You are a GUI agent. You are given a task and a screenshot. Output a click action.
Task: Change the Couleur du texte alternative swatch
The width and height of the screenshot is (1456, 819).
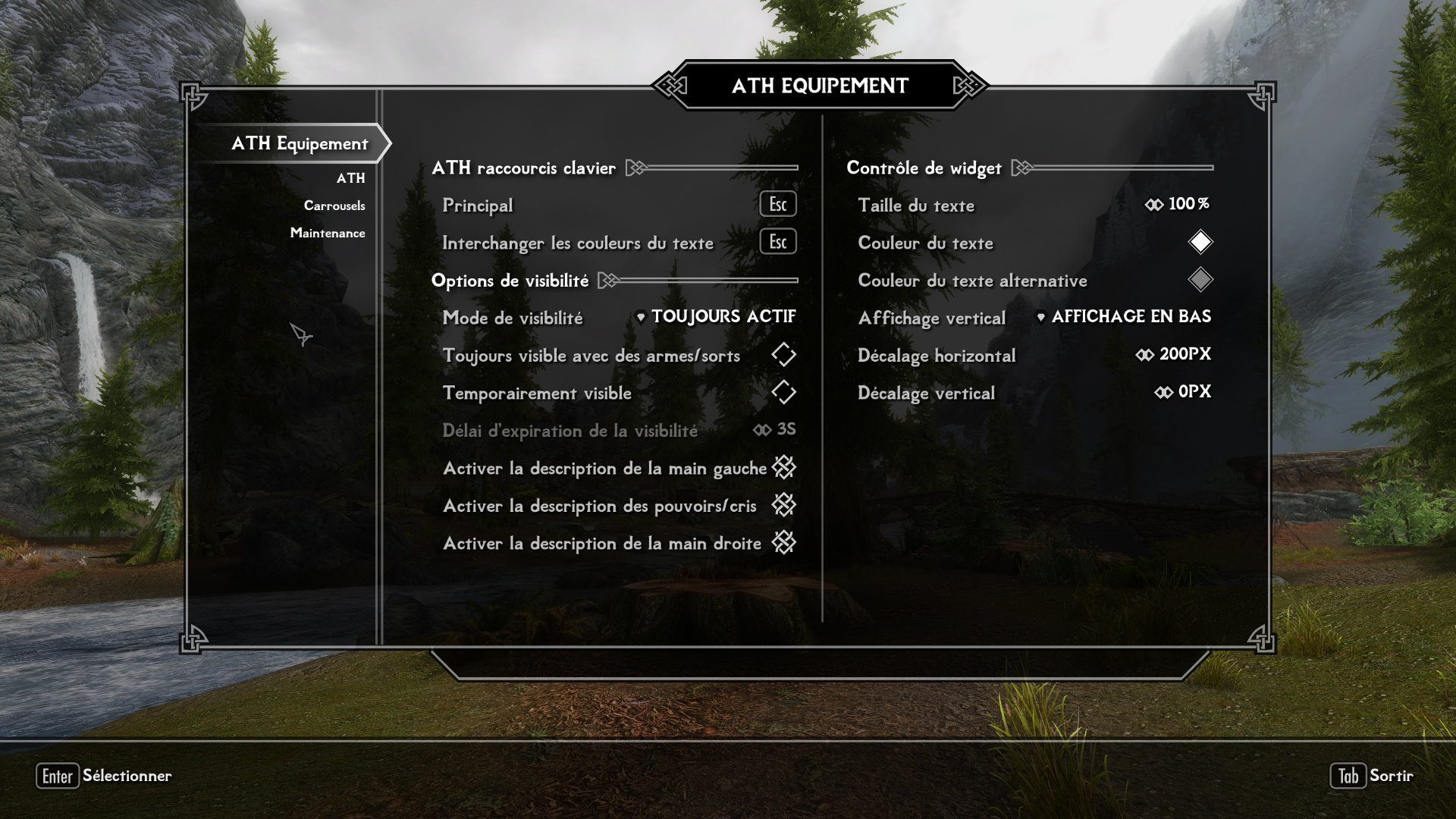(1200, 280)
